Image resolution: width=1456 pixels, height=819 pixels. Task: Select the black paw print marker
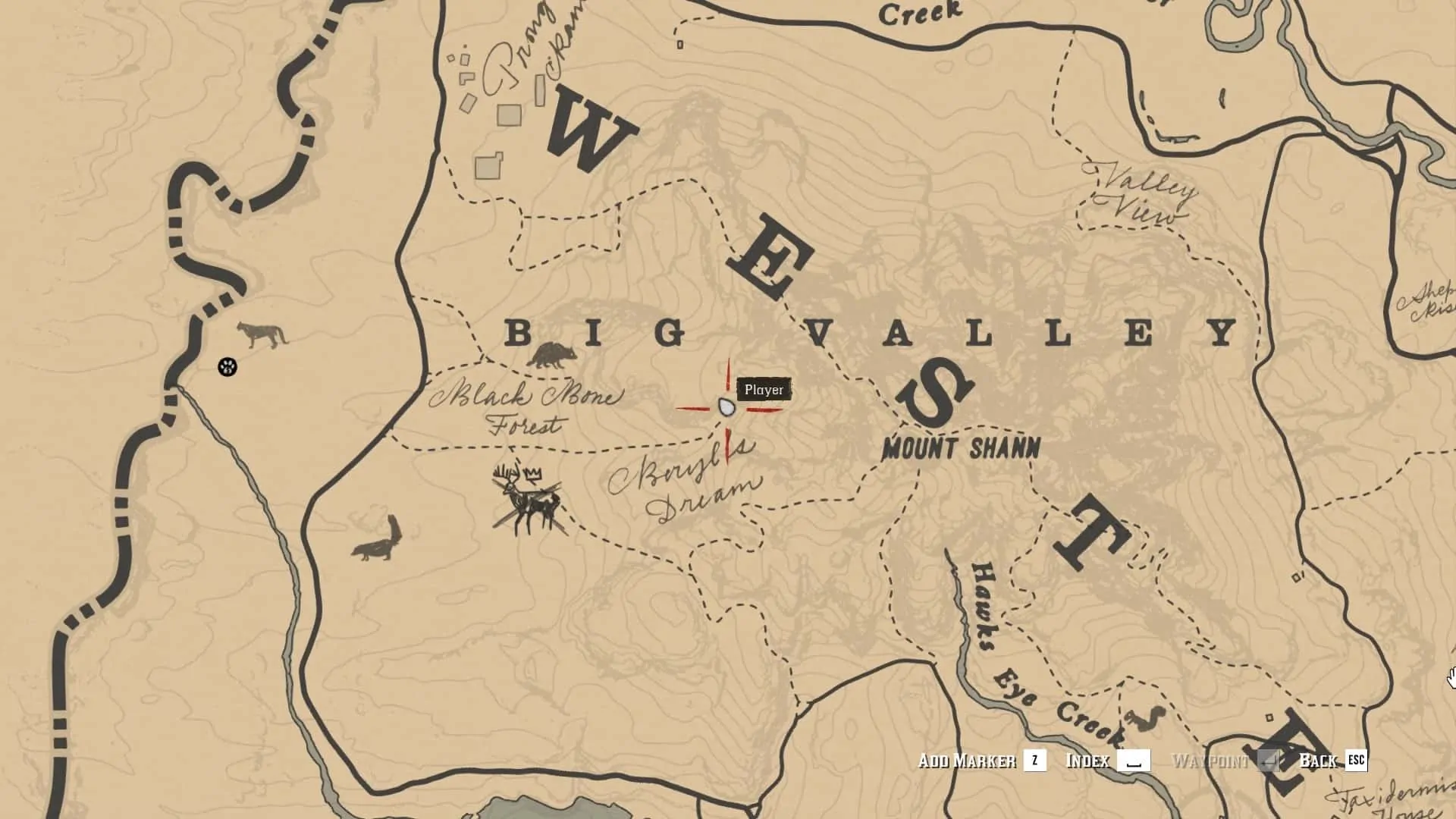227,367
